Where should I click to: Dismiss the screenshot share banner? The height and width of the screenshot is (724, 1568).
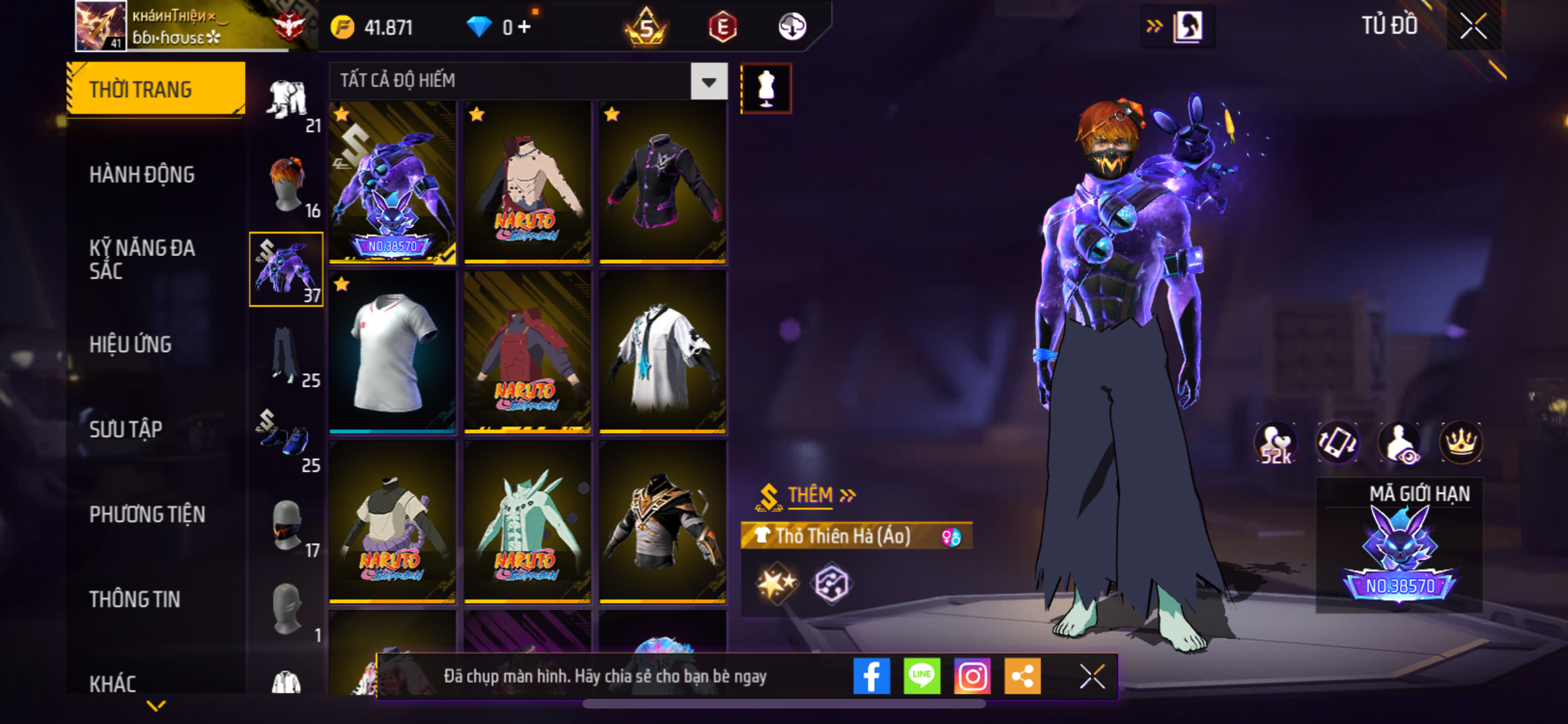point(1092,676)
